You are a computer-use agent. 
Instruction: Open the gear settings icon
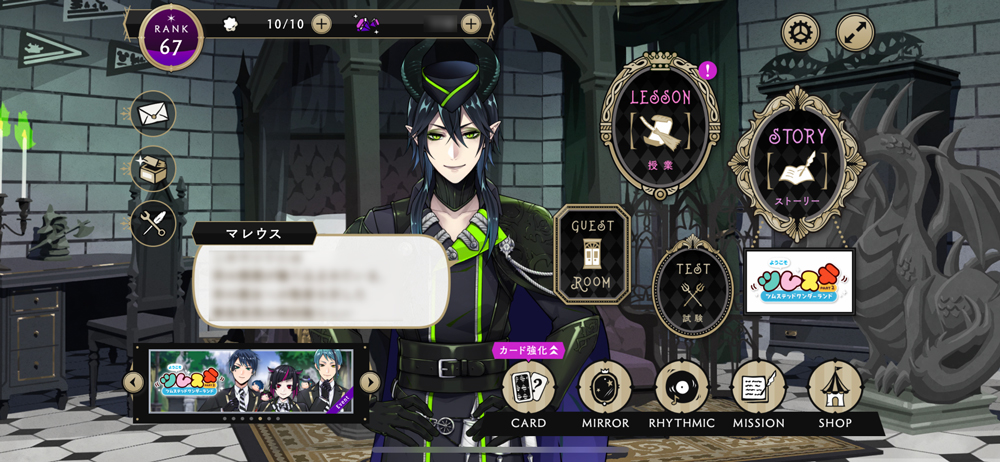point(800,33)
